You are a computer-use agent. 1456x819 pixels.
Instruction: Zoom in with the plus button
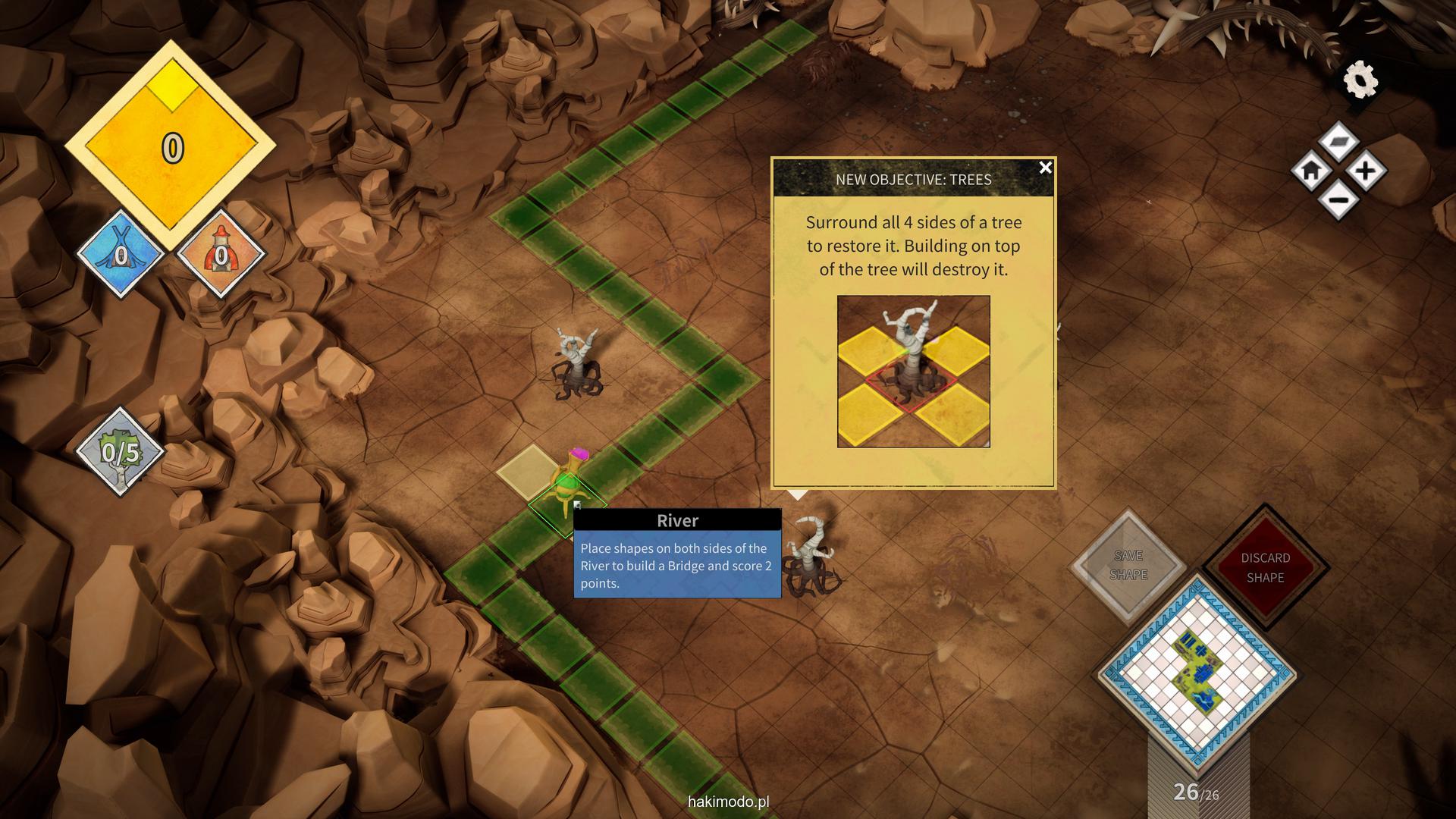click(x=1366, y=171)
